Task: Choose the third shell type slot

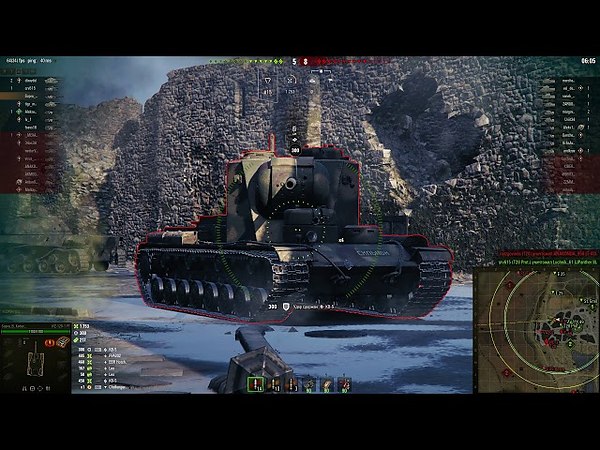Action: (x=290, y=384)
